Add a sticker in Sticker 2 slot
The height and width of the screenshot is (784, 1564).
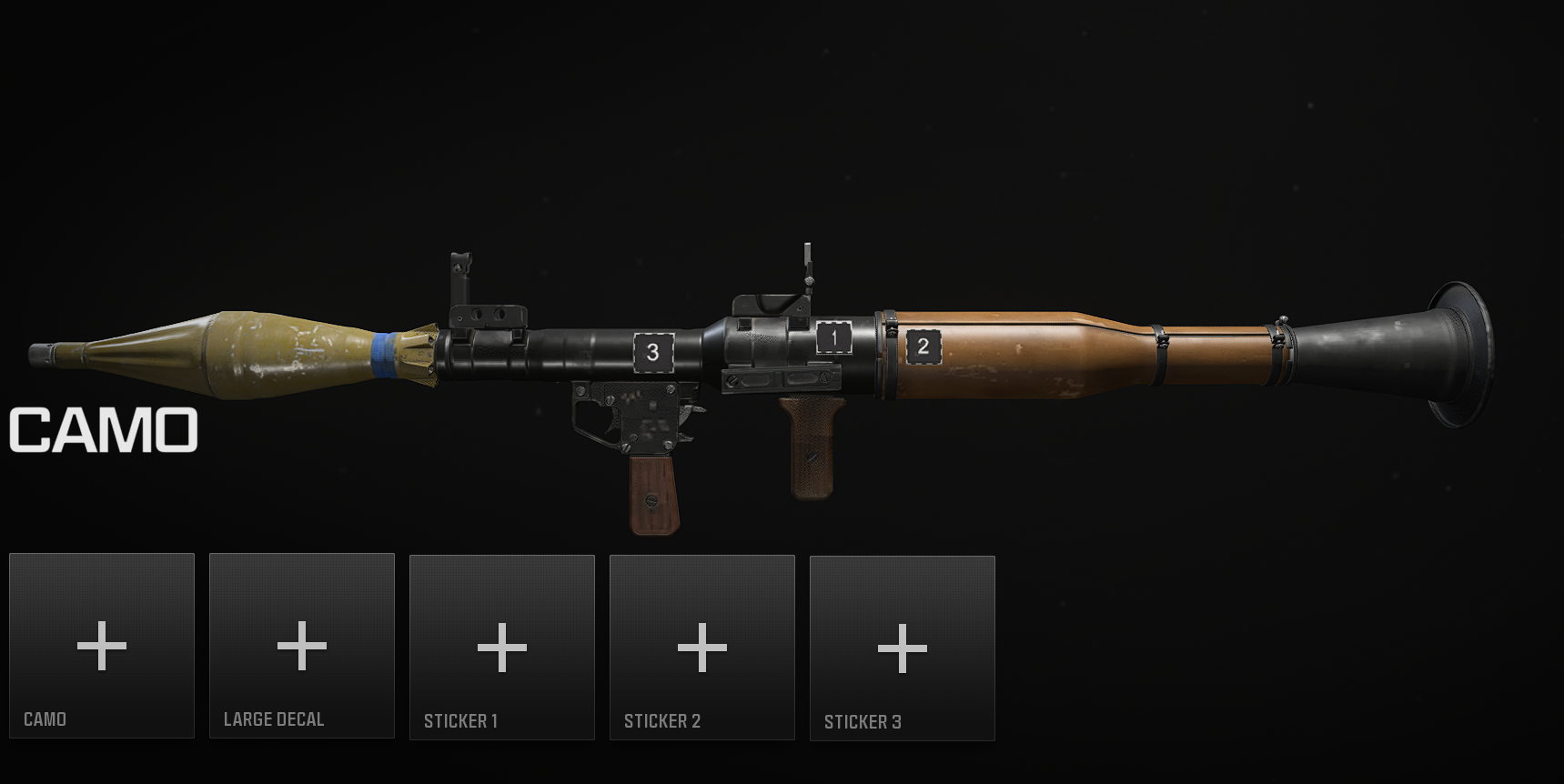702,648
